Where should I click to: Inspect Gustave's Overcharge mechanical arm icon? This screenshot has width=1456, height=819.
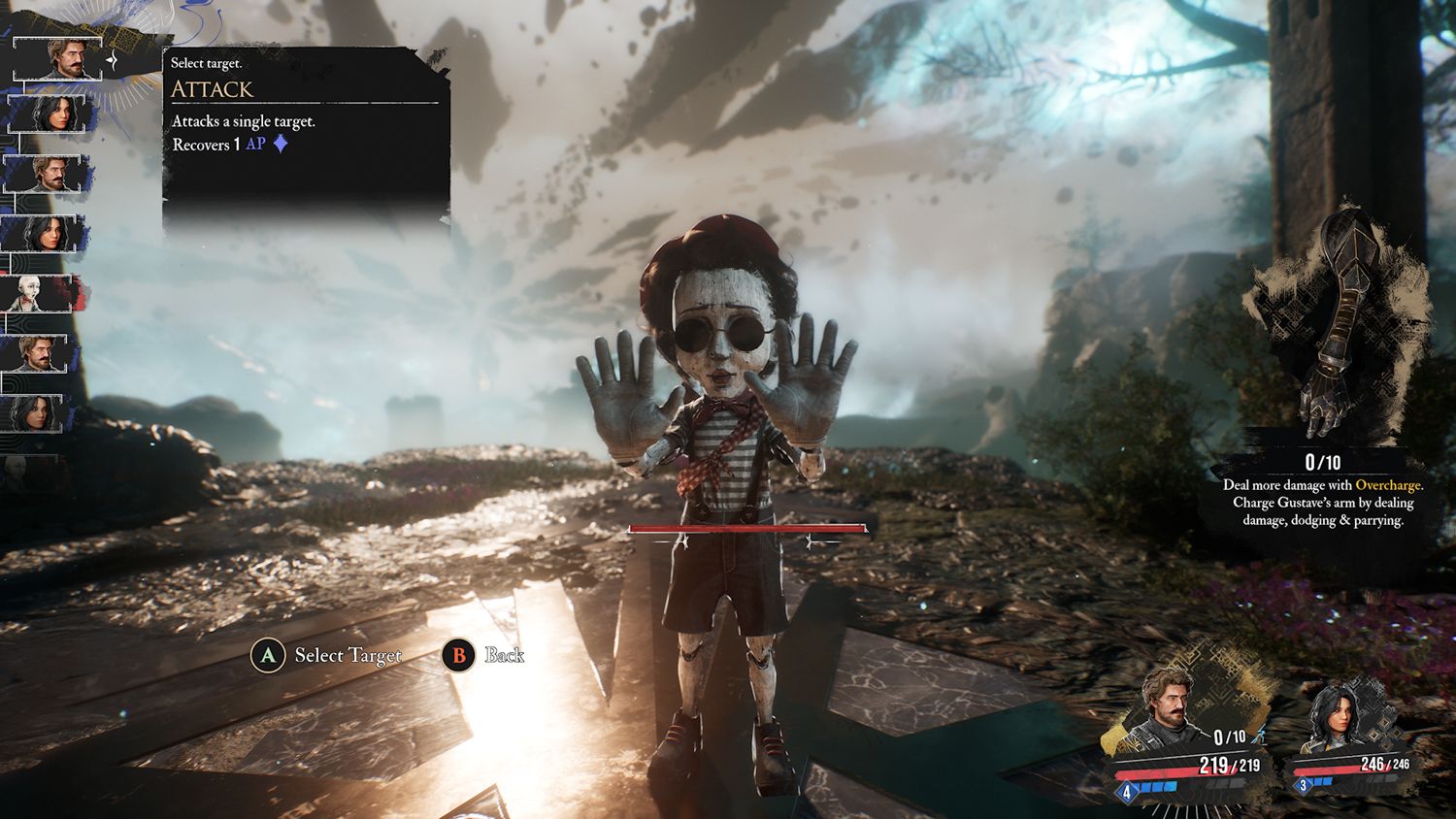pyautogui.click(x=1340, y=330)
